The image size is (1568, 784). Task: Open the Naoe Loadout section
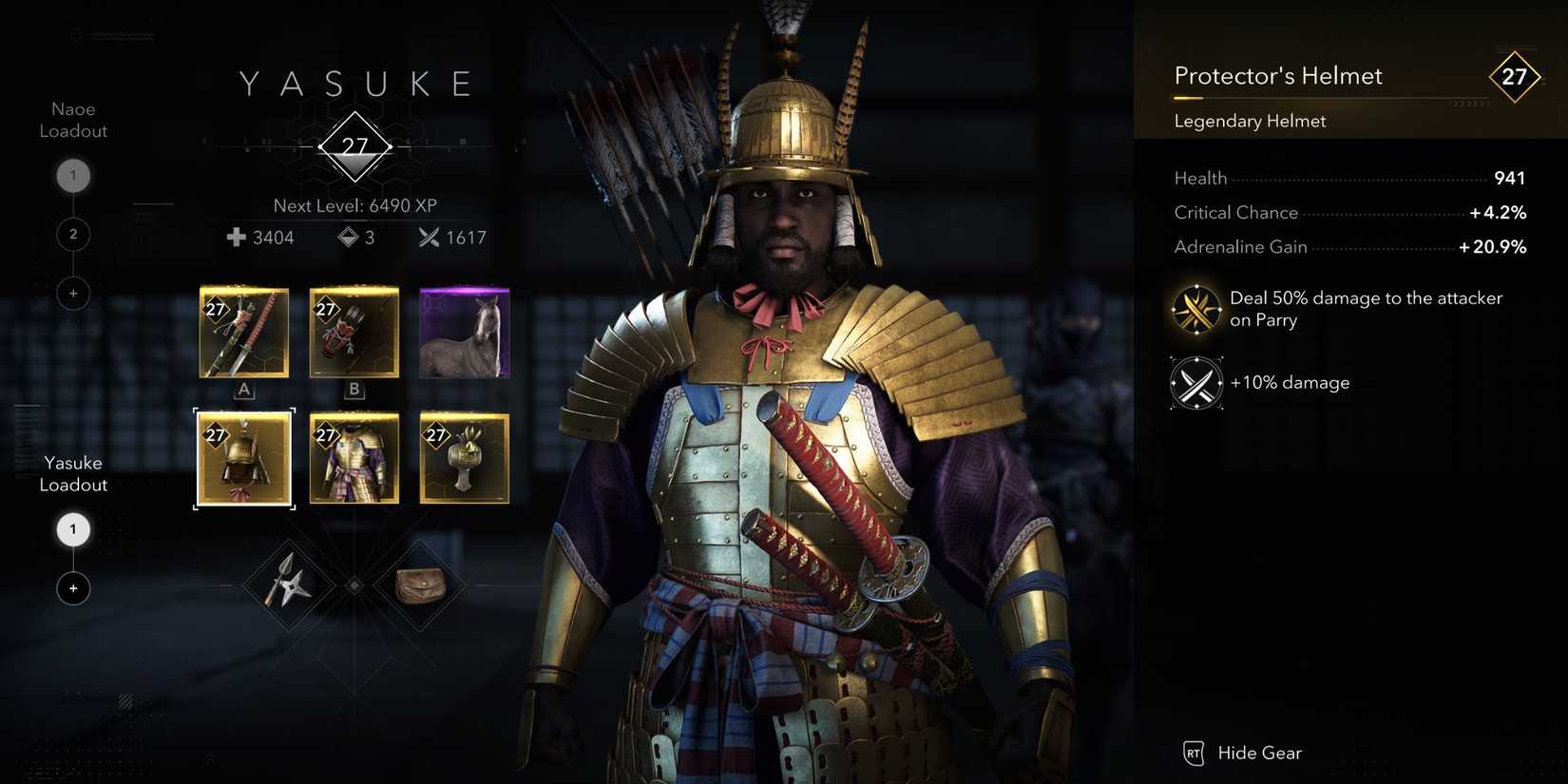tap(72, 120)
